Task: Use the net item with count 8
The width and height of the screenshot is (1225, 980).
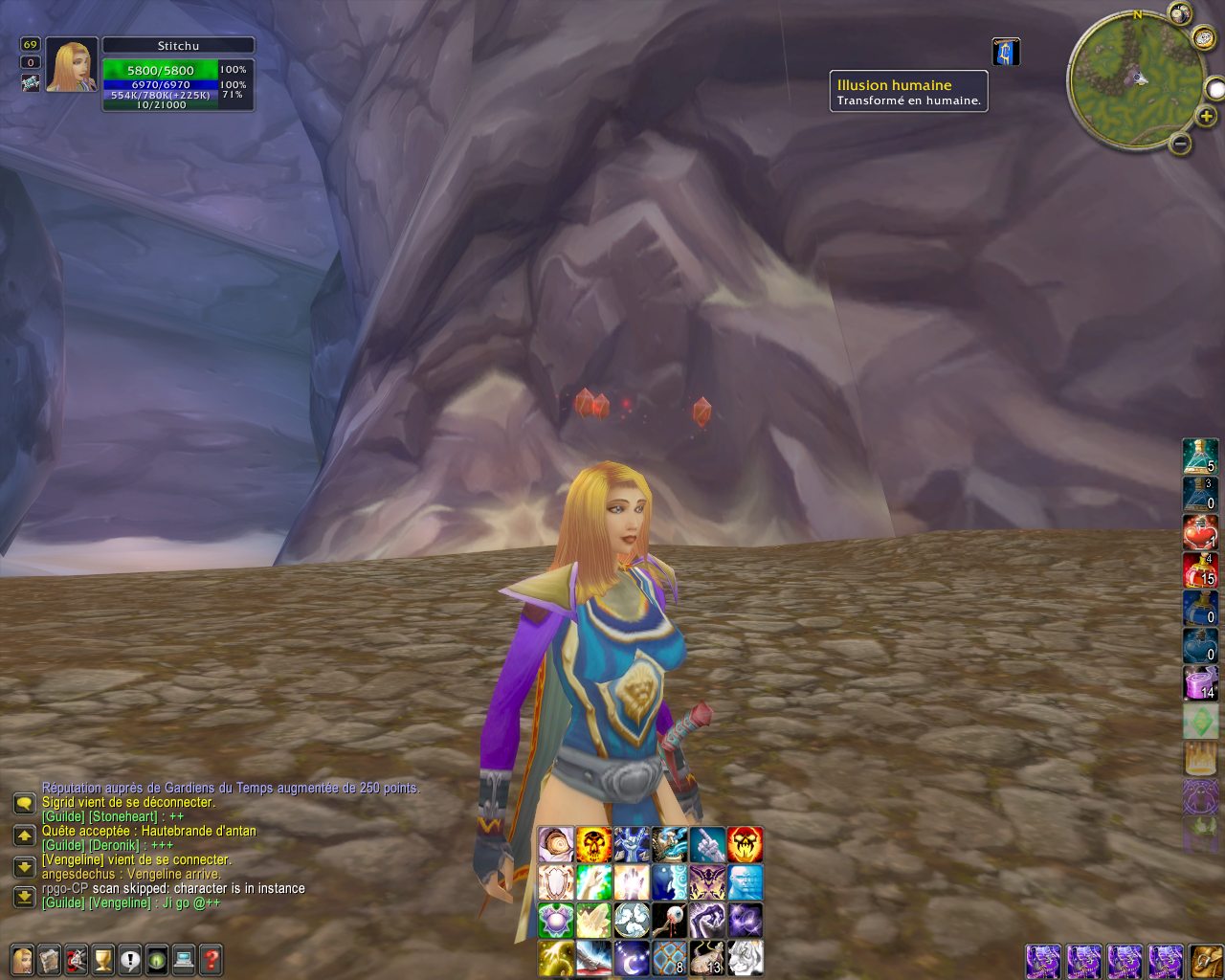Action: tap(669, 957)
